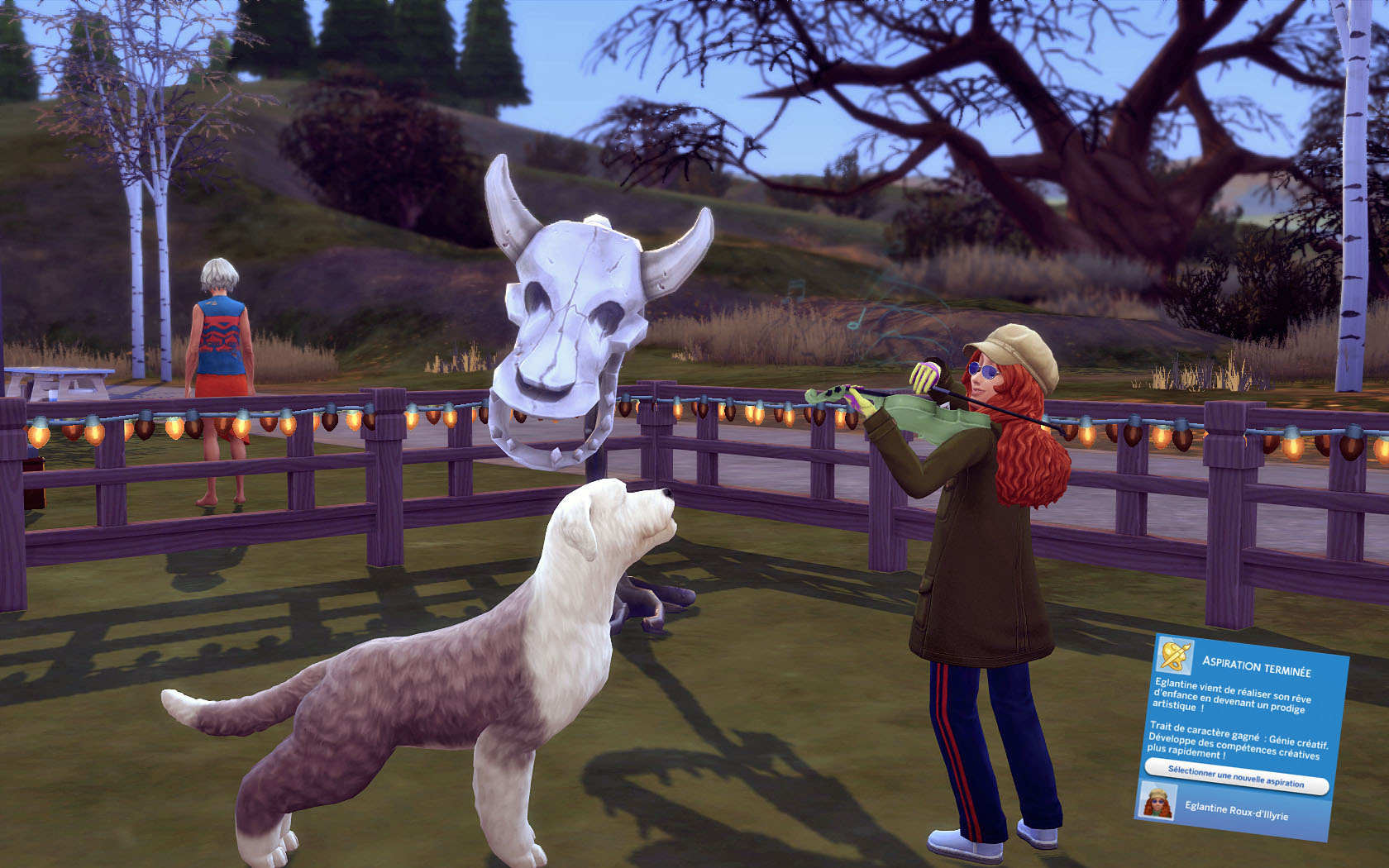Click 'Sélectionner une nouvelle aspiration' button
Screen dimensions: 1389x868
click(1236, 777)
